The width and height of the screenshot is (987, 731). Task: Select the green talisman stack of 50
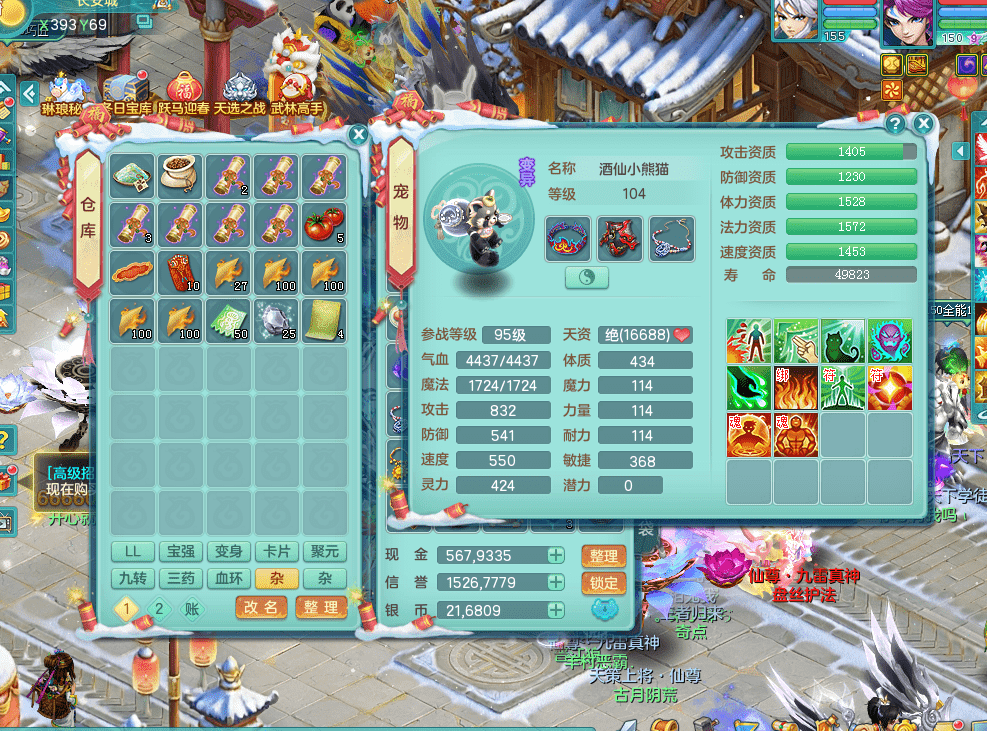(229, 319)
